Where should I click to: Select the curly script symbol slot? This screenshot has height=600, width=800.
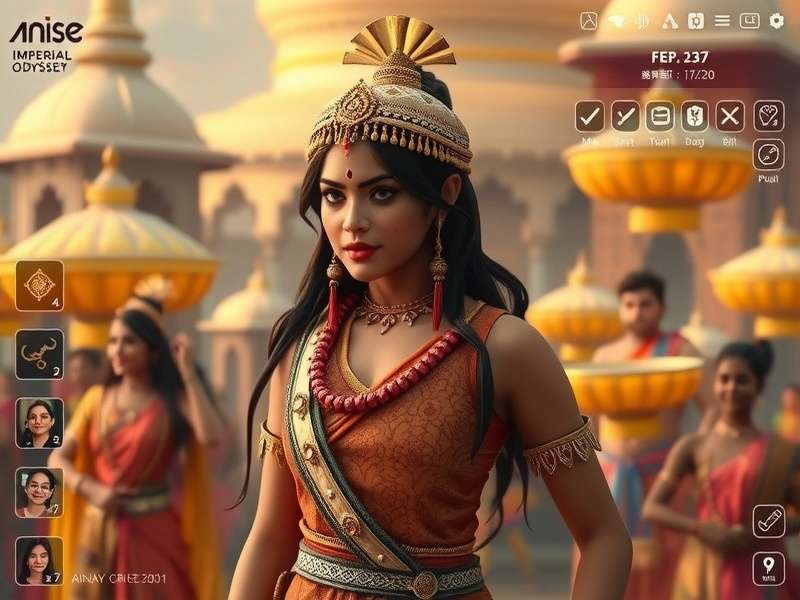[x=39, y=354]
